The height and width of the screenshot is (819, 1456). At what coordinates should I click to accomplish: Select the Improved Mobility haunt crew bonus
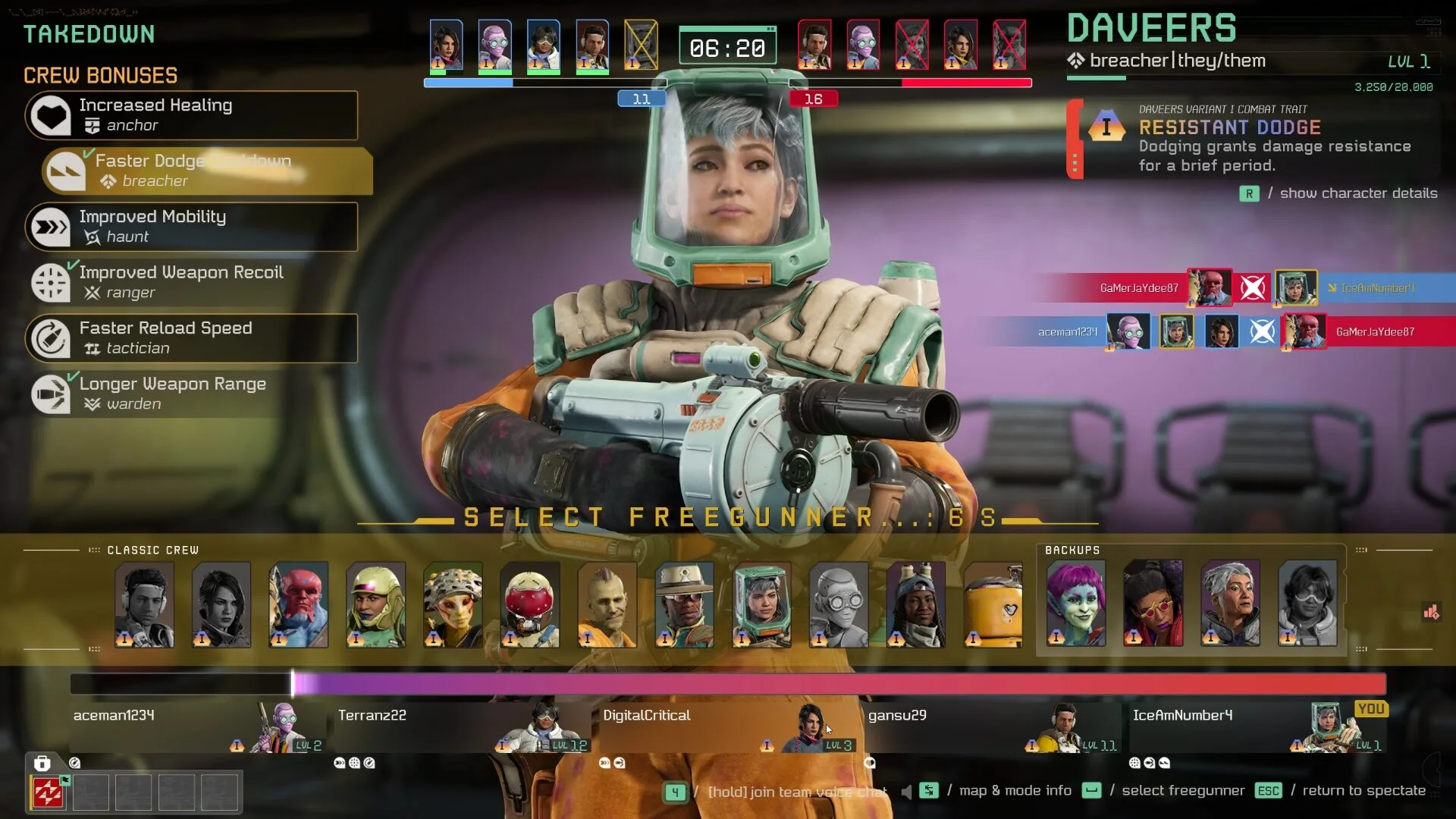tap(191, 227)
